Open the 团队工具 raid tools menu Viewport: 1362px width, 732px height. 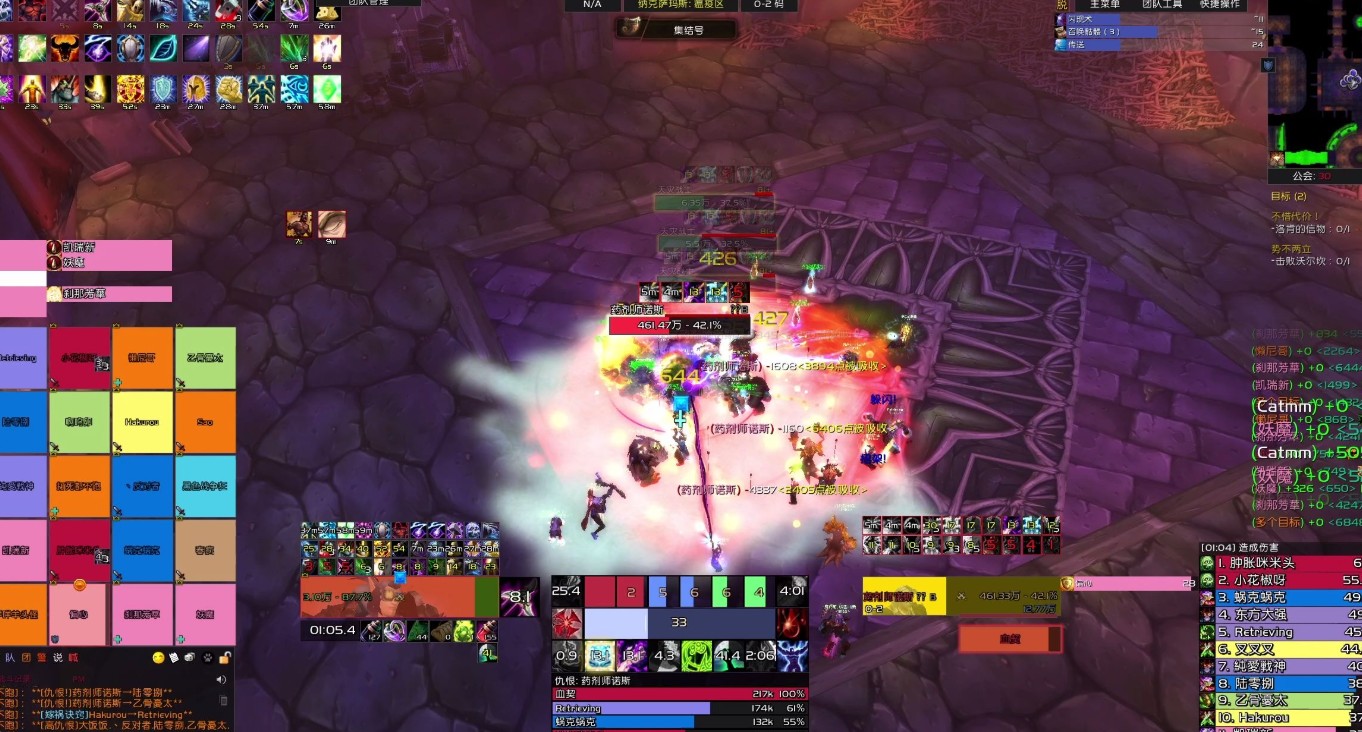click(x=1162, y=4)
